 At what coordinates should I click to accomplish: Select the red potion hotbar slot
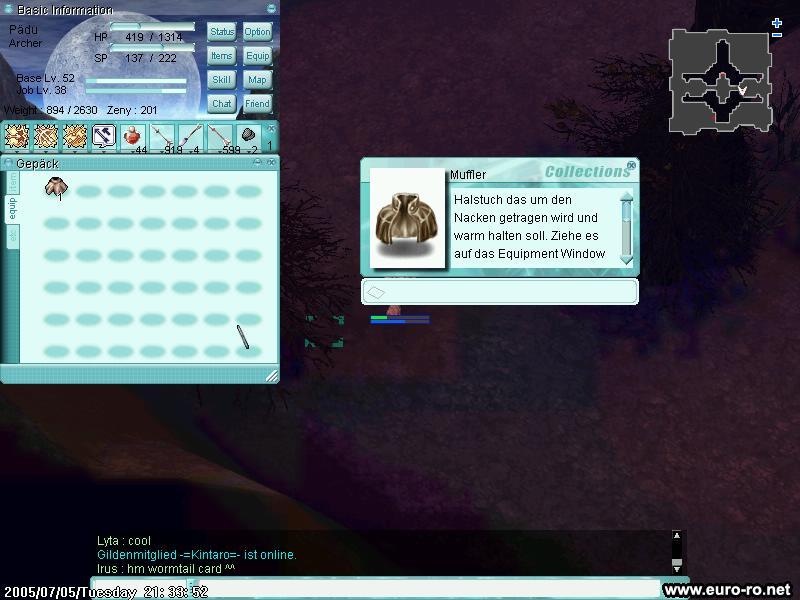[133, 137]
